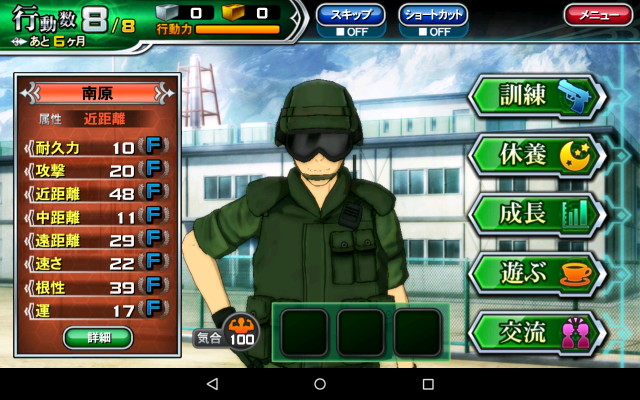This screenshot has width=640, height=400.
Task: Toggle the ショートカット shortcut setting
Action: (x=433, y=20)
